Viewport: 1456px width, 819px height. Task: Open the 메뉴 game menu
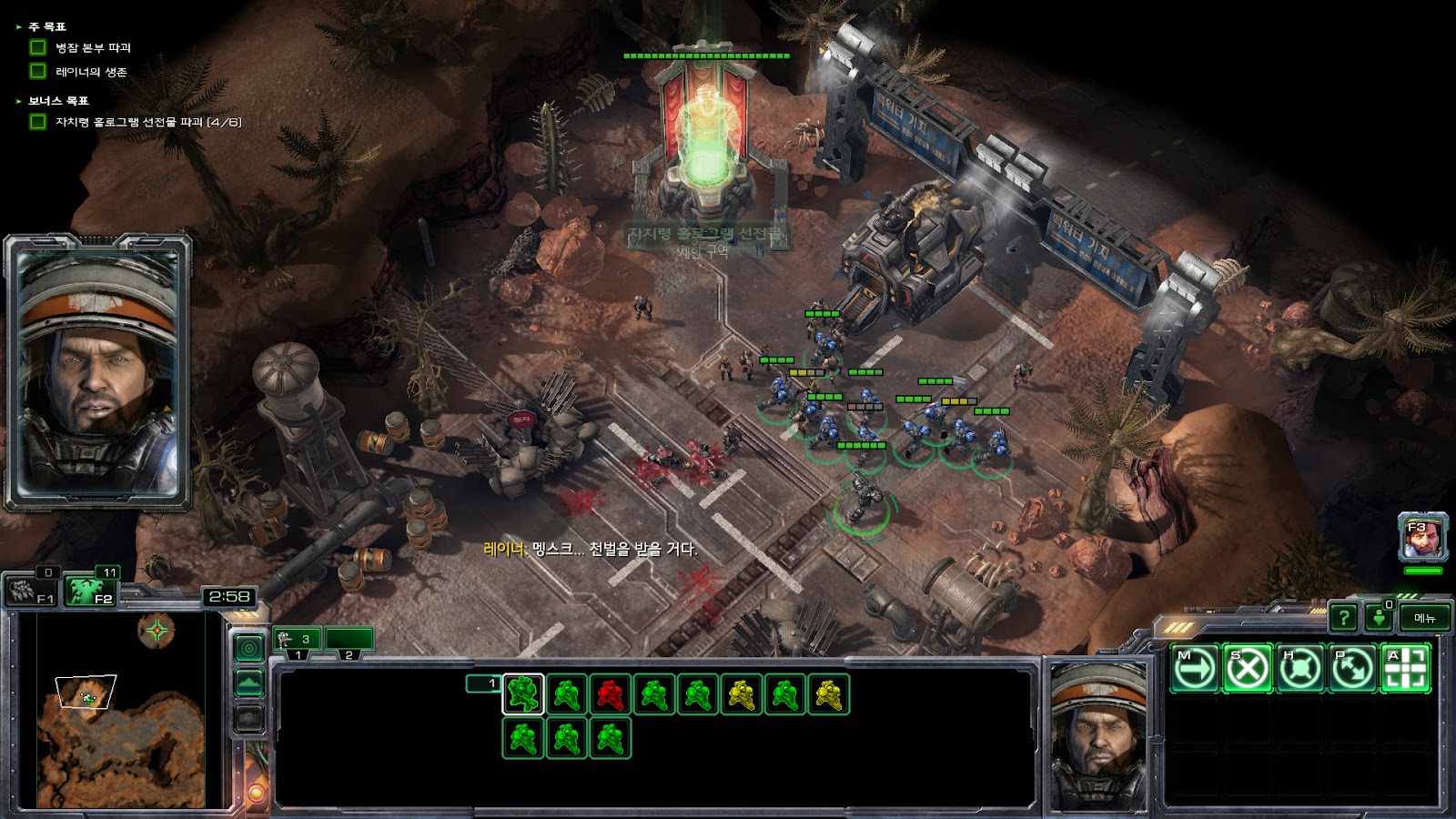[1424, 618]
